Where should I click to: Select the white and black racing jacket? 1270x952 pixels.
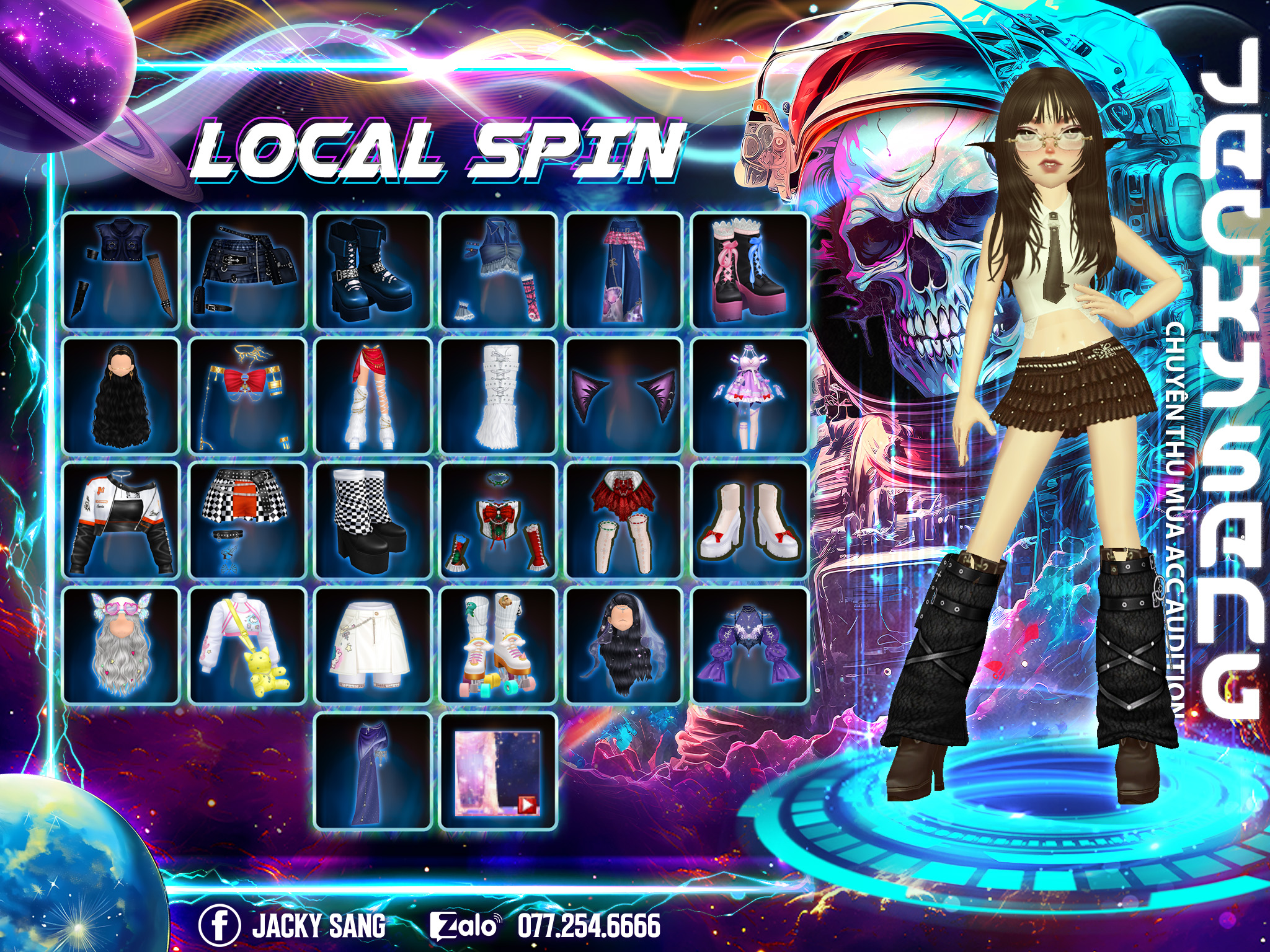122,521
